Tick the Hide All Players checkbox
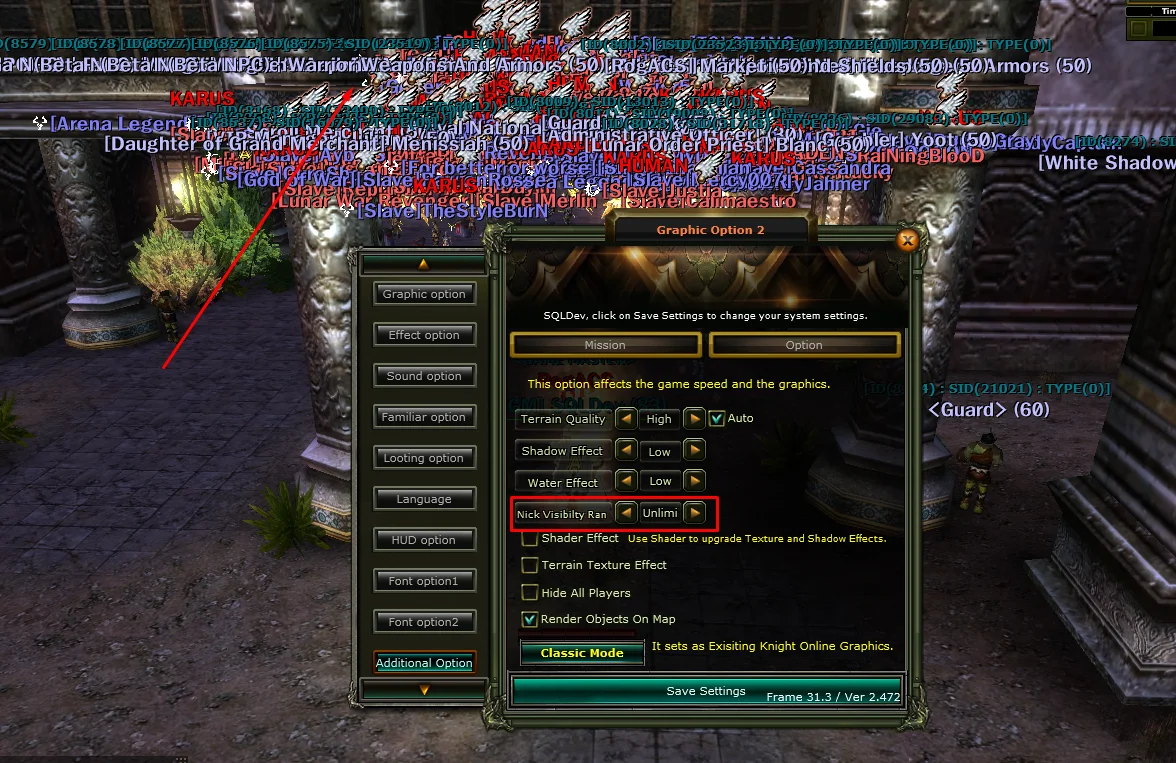Image resolution: width=1176 pixels, height=763 pixels. (x=530, y=593)
